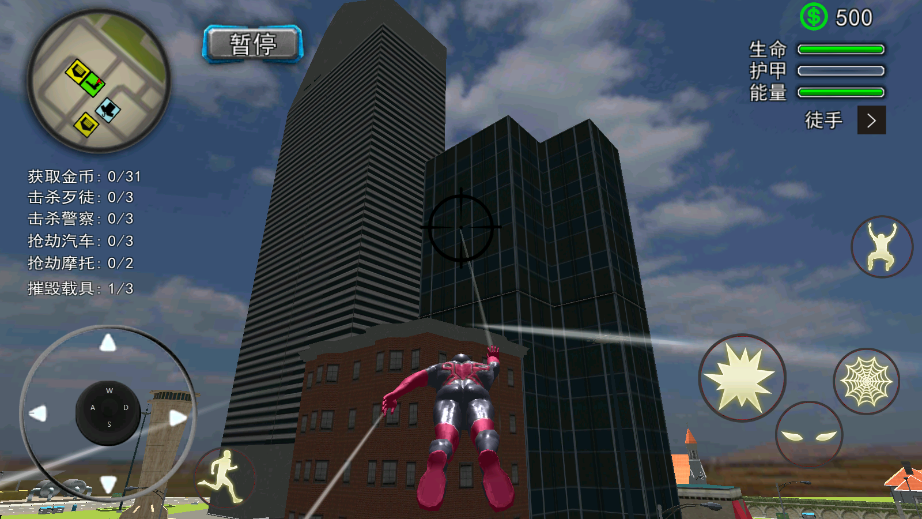Switch weapon using the arrow next to 徒手
Image resolution: width=922 pixels, height=519 pixels.
tap(871, 121)
